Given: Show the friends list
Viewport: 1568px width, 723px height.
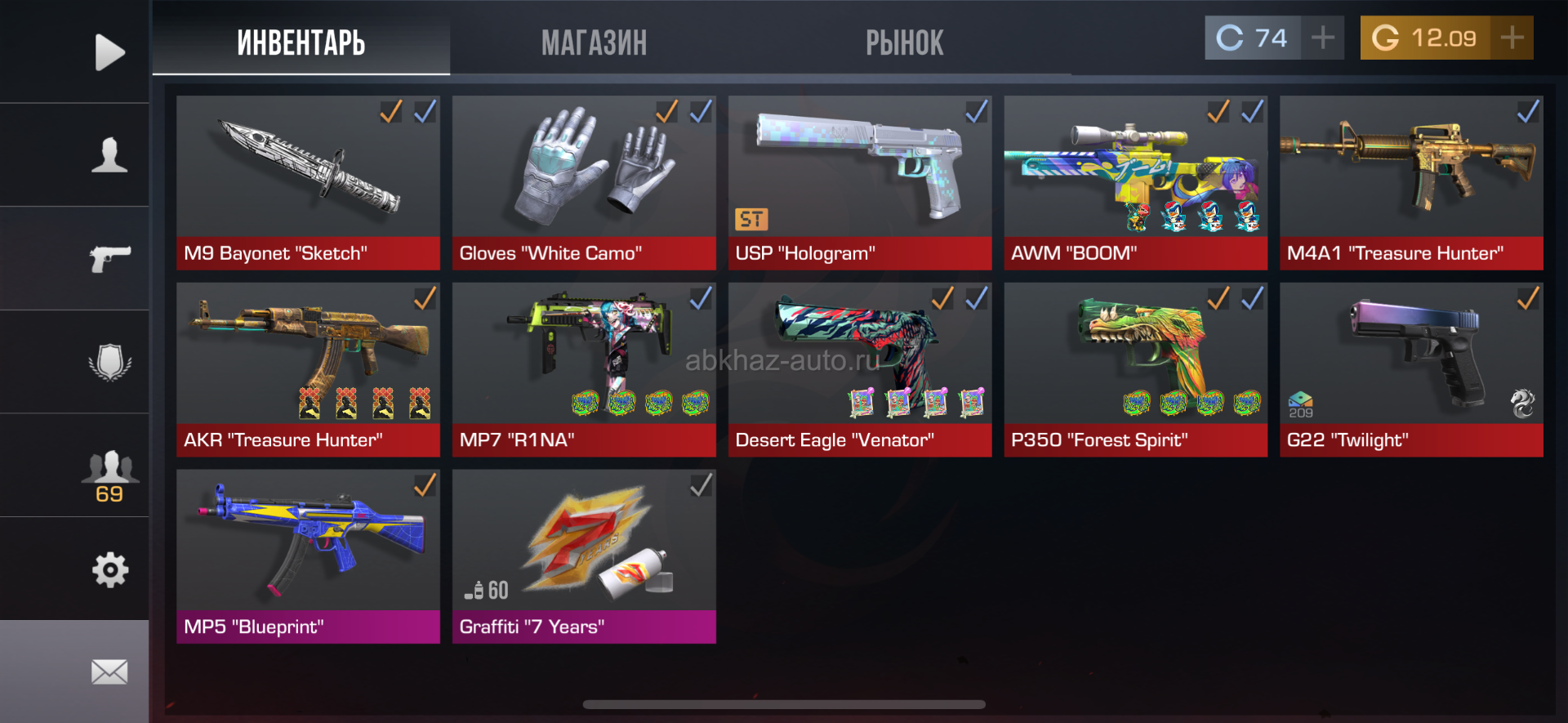Looking at the screenshot, I should (x=109, y=474).
